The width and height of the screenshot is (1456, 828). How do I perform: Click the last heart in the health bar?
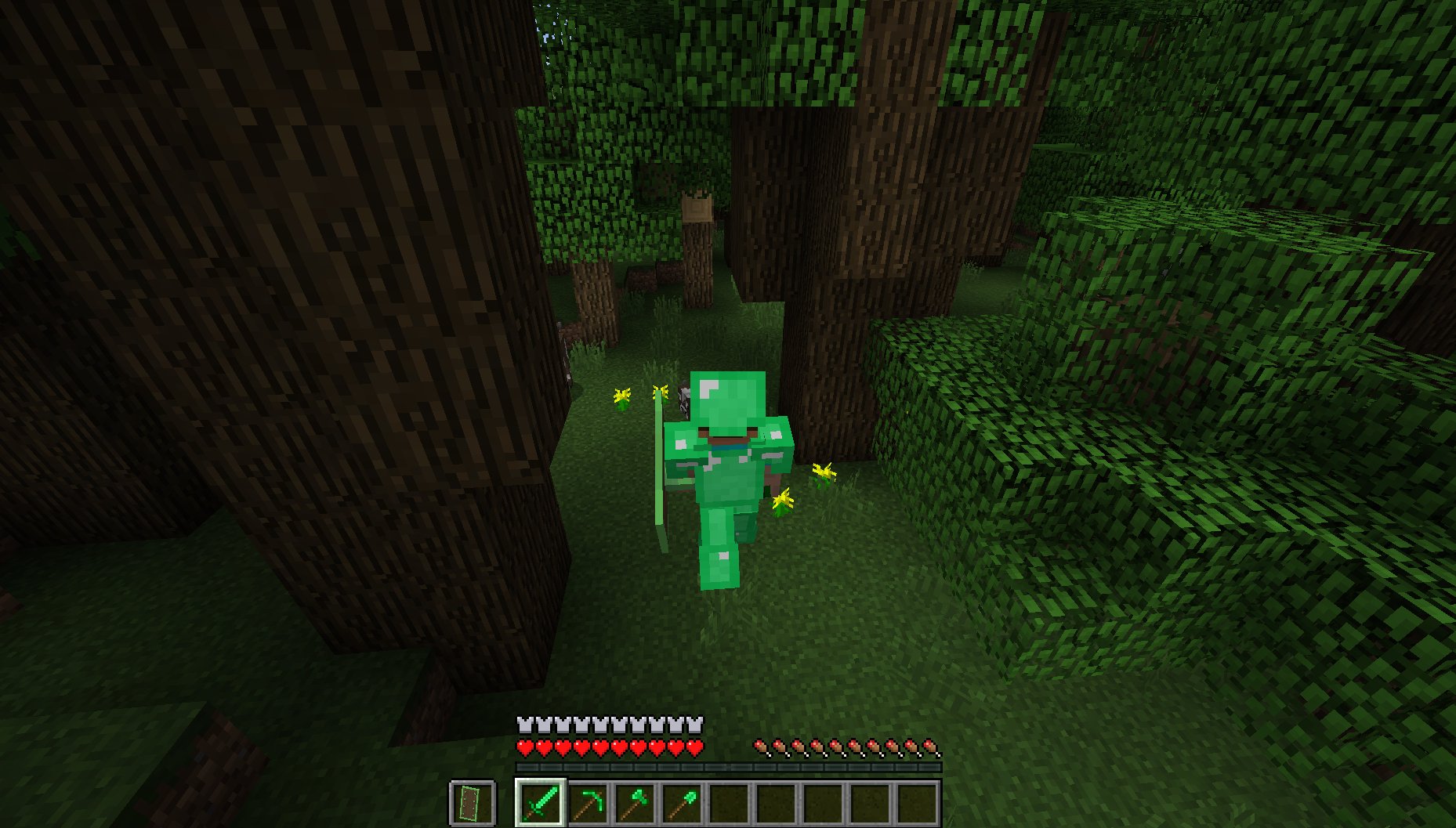693,747
